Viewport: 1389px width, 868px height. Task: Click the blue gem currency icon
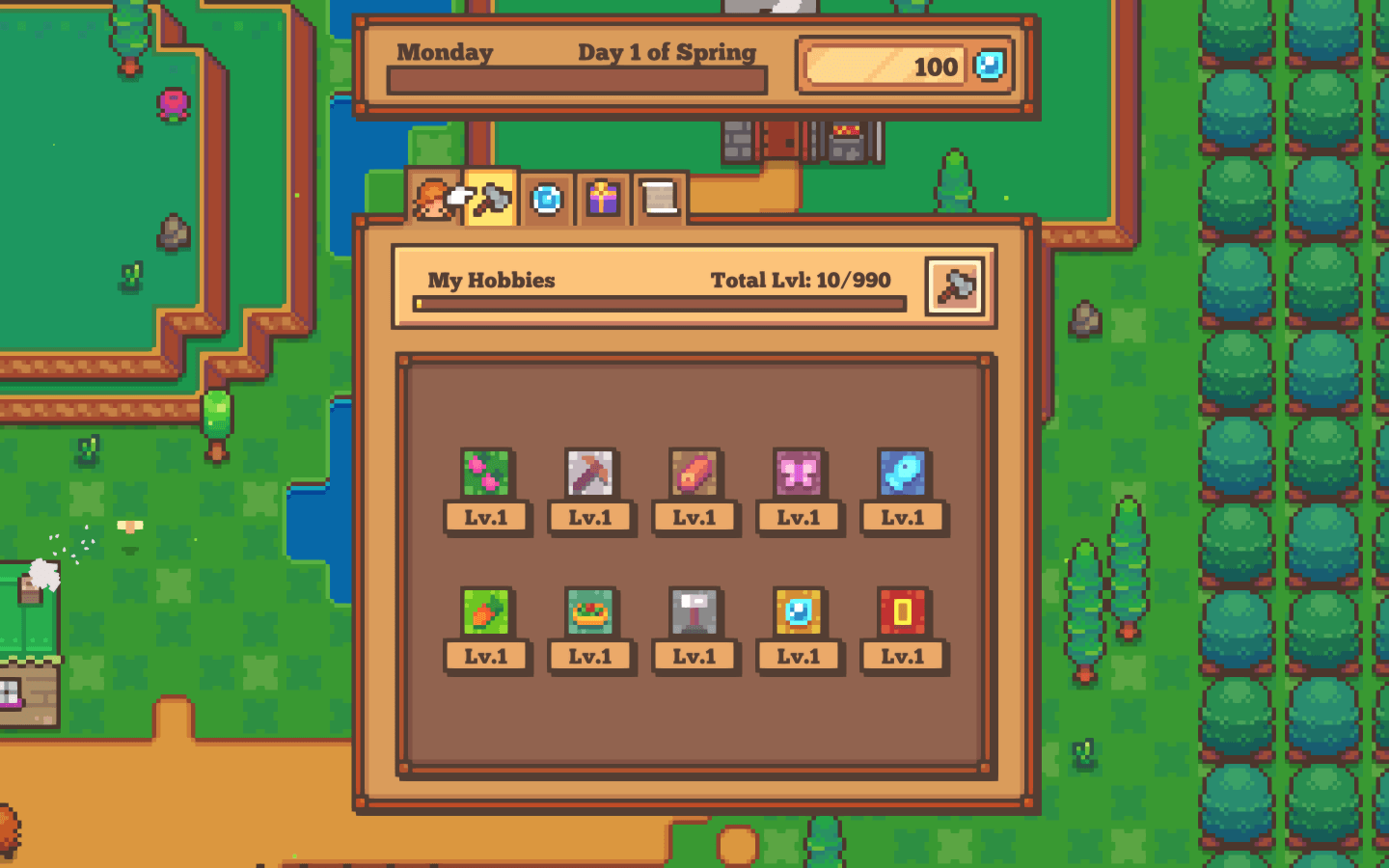[990, 66]
